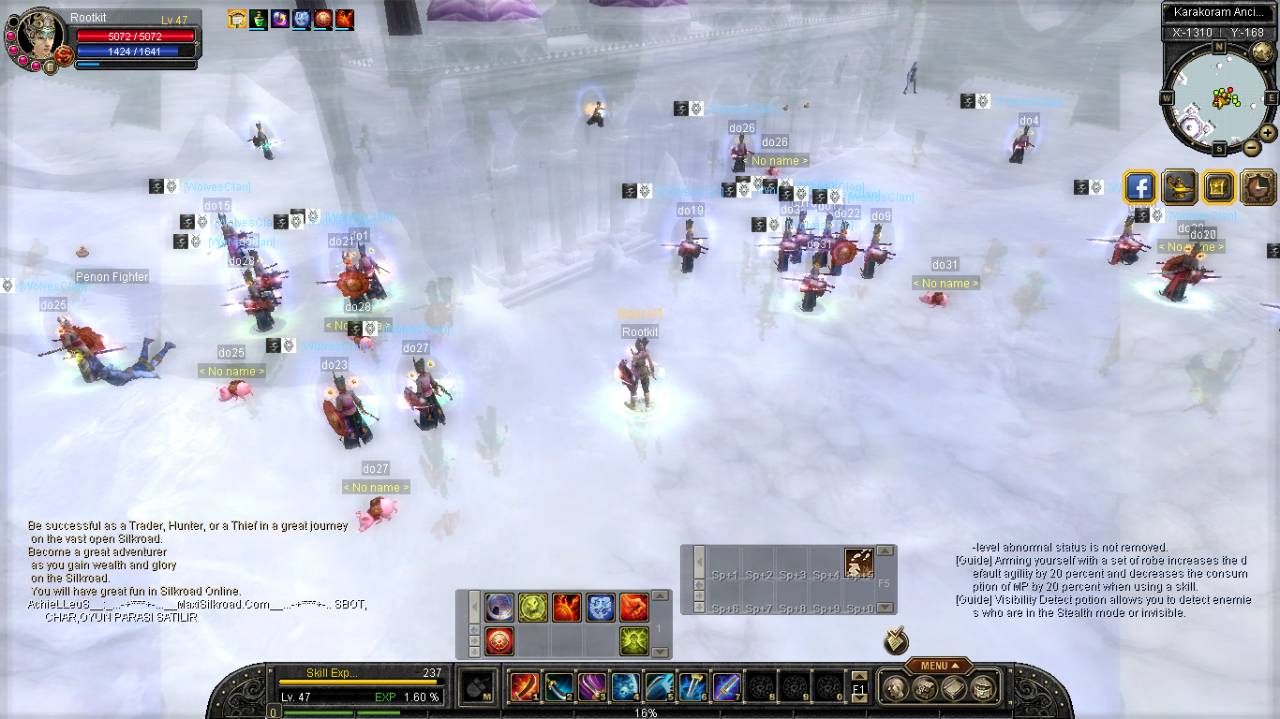
Task: Click the footprints skill in the Sp hotbar
Action: coord(859,562)
